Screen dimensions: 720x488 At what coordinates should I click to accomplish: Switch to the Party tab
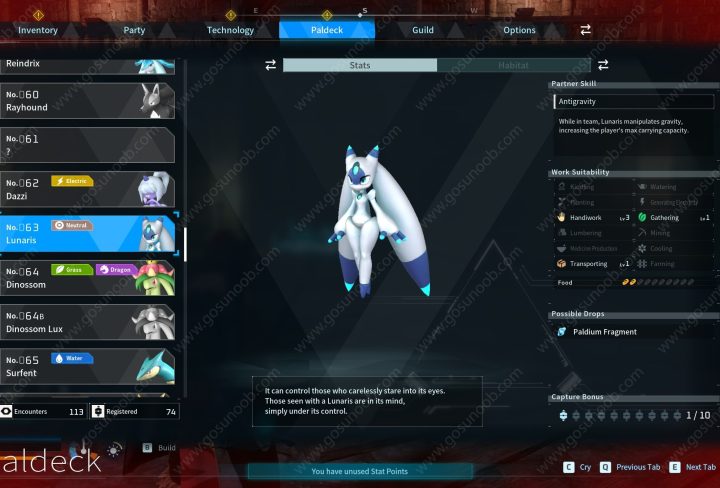(x=134, y=30)
